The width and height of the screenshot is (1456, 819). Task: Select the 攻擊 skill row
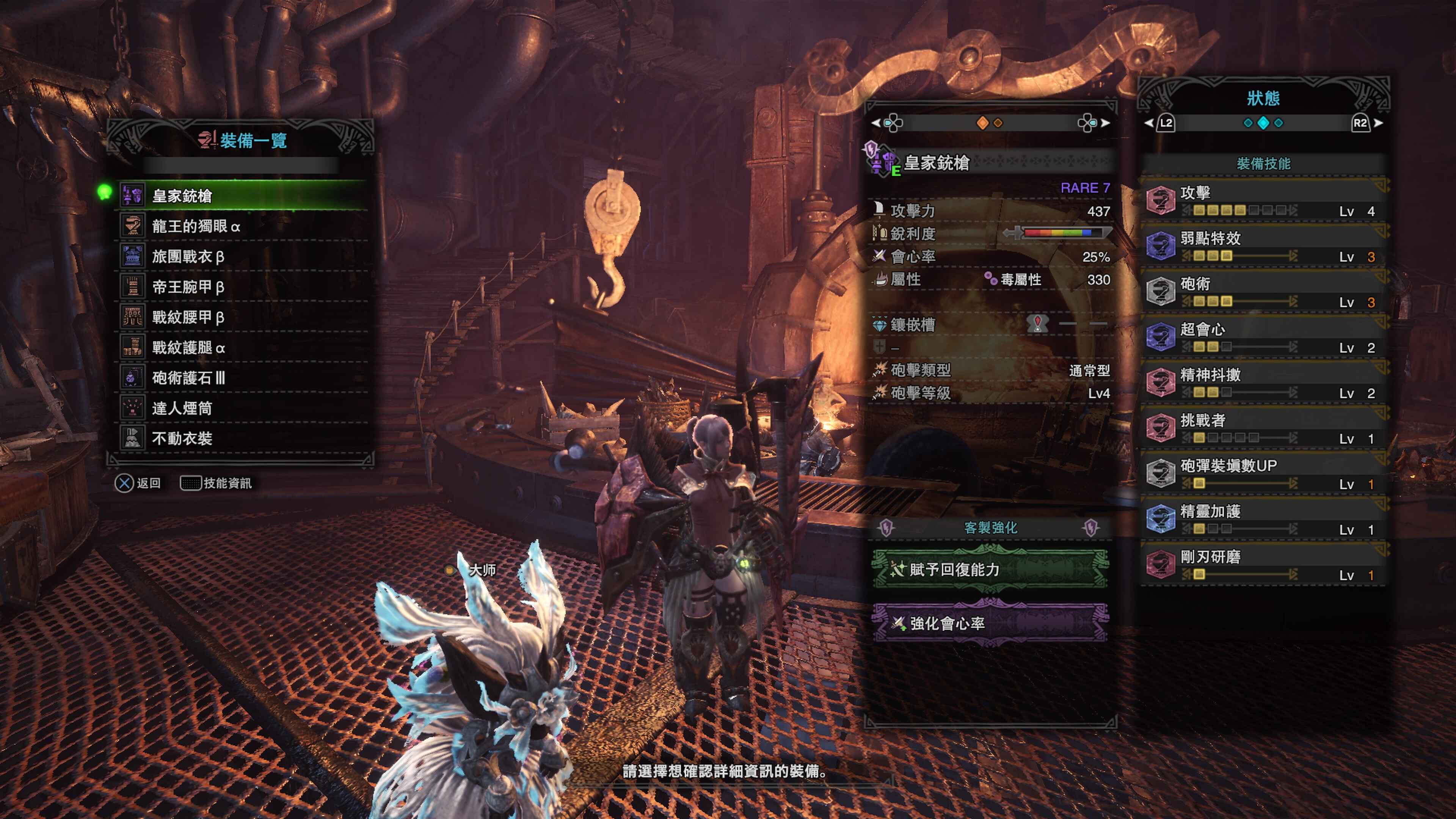[1264, 201]
